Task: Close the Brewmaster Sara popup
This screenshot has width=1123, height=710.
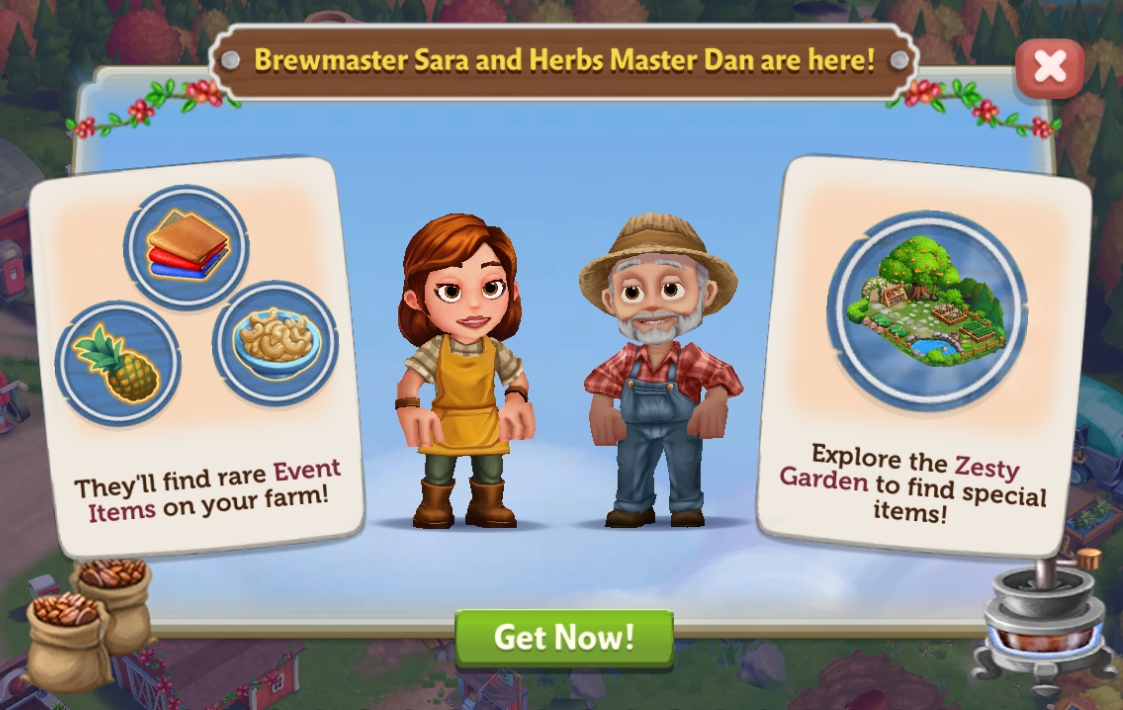Action: 1049,68
